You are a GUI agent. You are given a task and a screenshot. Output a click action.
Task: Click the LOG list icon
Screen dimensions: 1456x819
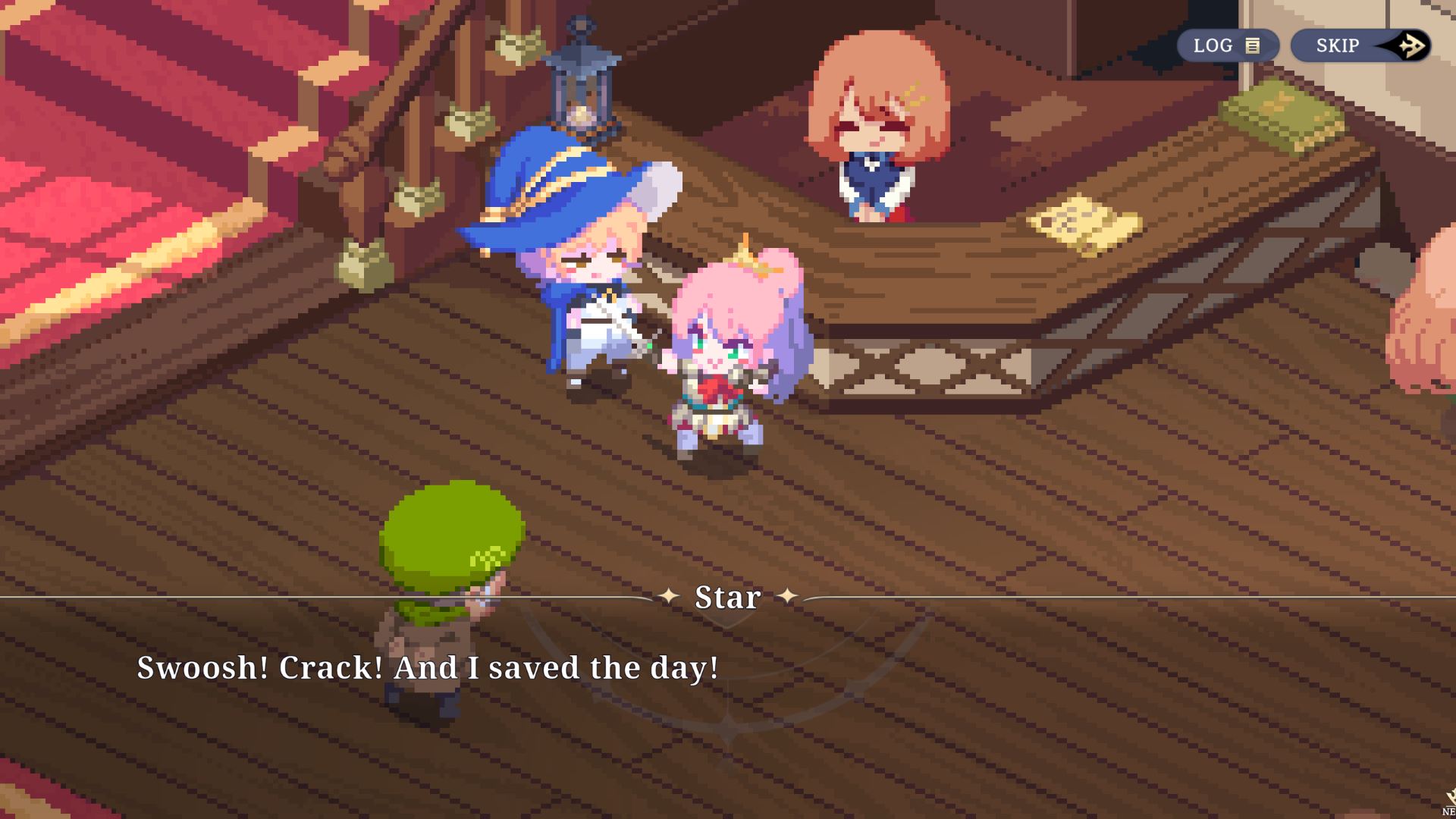pos(1251,45)
